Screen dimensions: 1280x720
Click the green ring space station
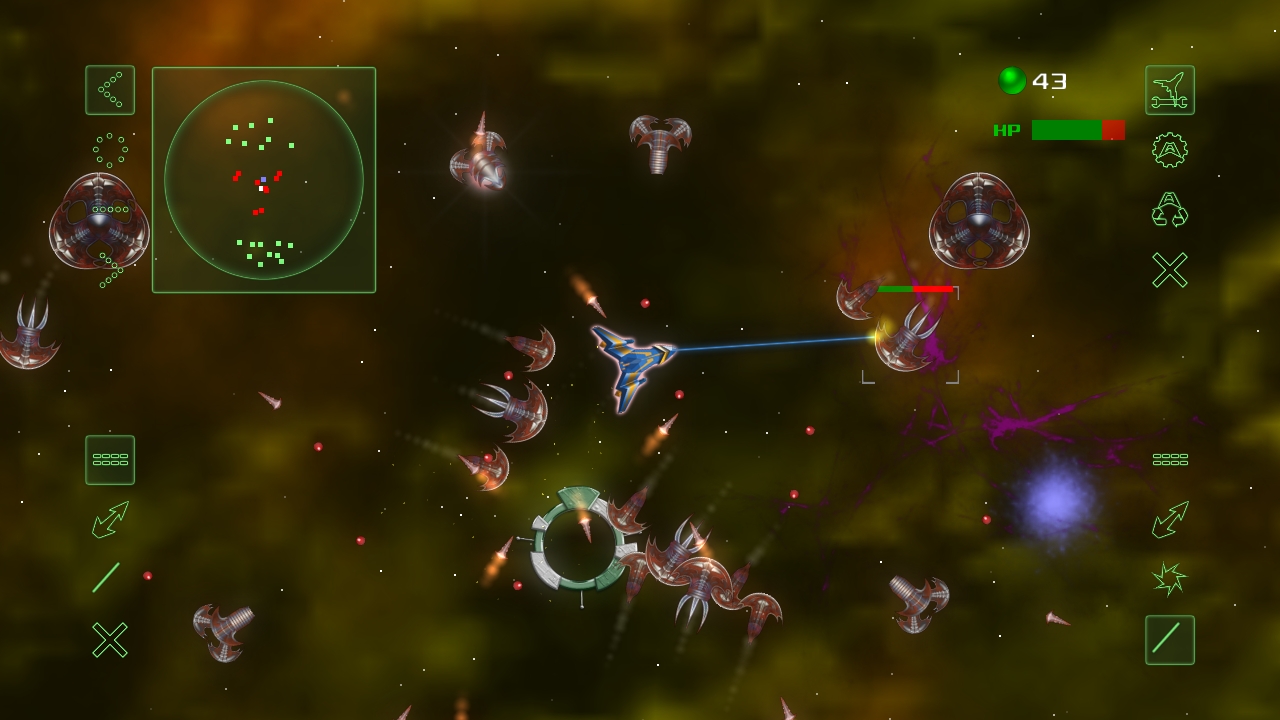(580, 545)
